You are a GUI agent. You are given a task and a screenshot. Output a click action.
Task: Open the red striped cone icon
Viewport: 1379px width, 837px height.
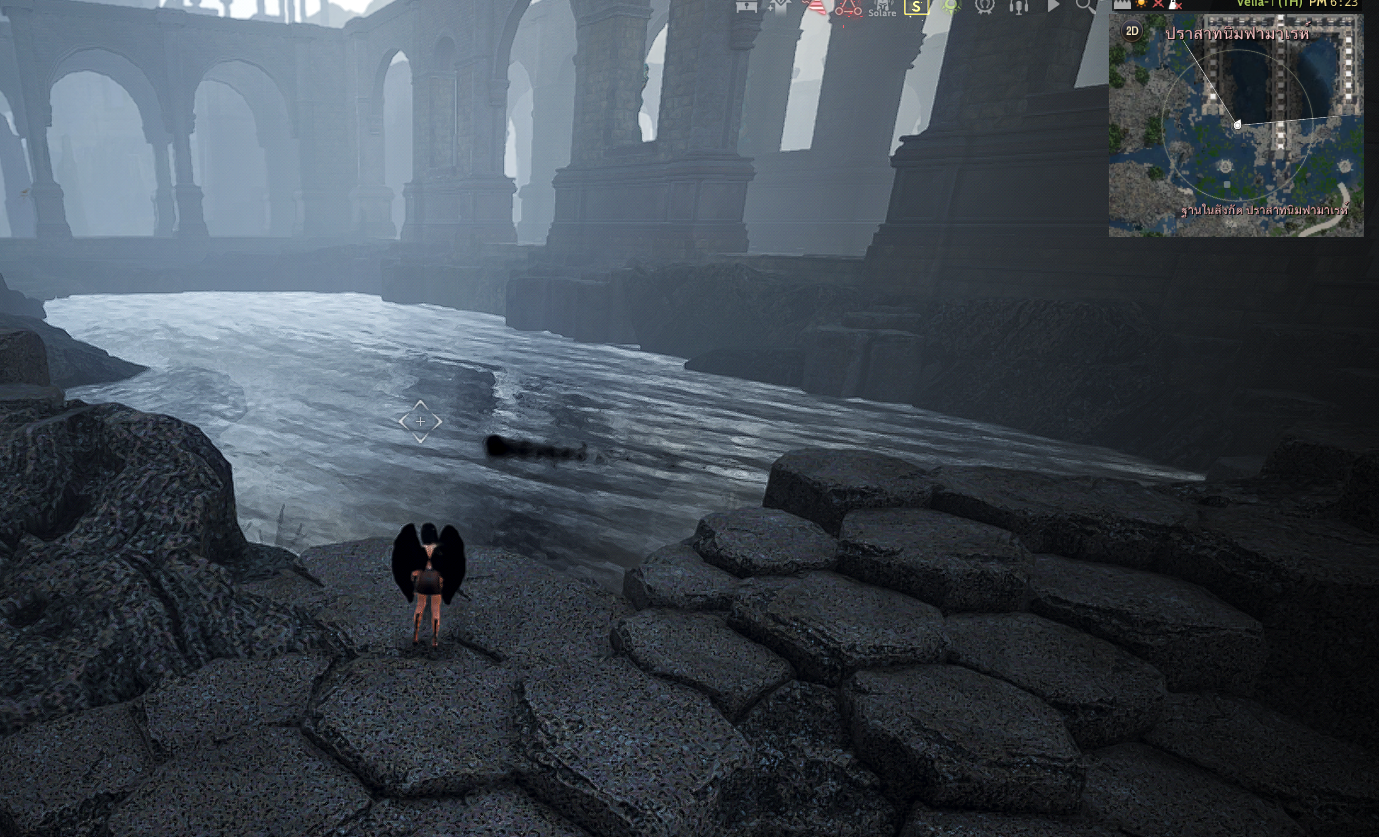[815, 6]
